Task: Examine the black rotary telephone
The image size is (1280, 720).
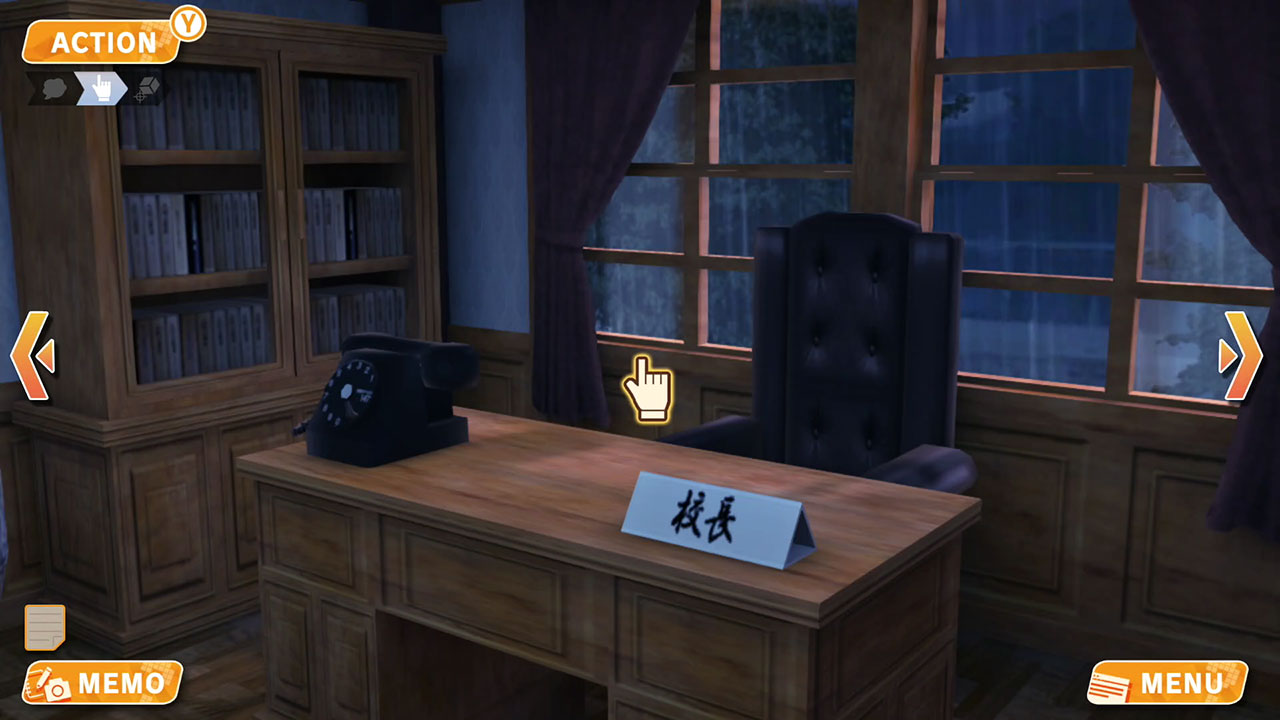Action: 390,400
